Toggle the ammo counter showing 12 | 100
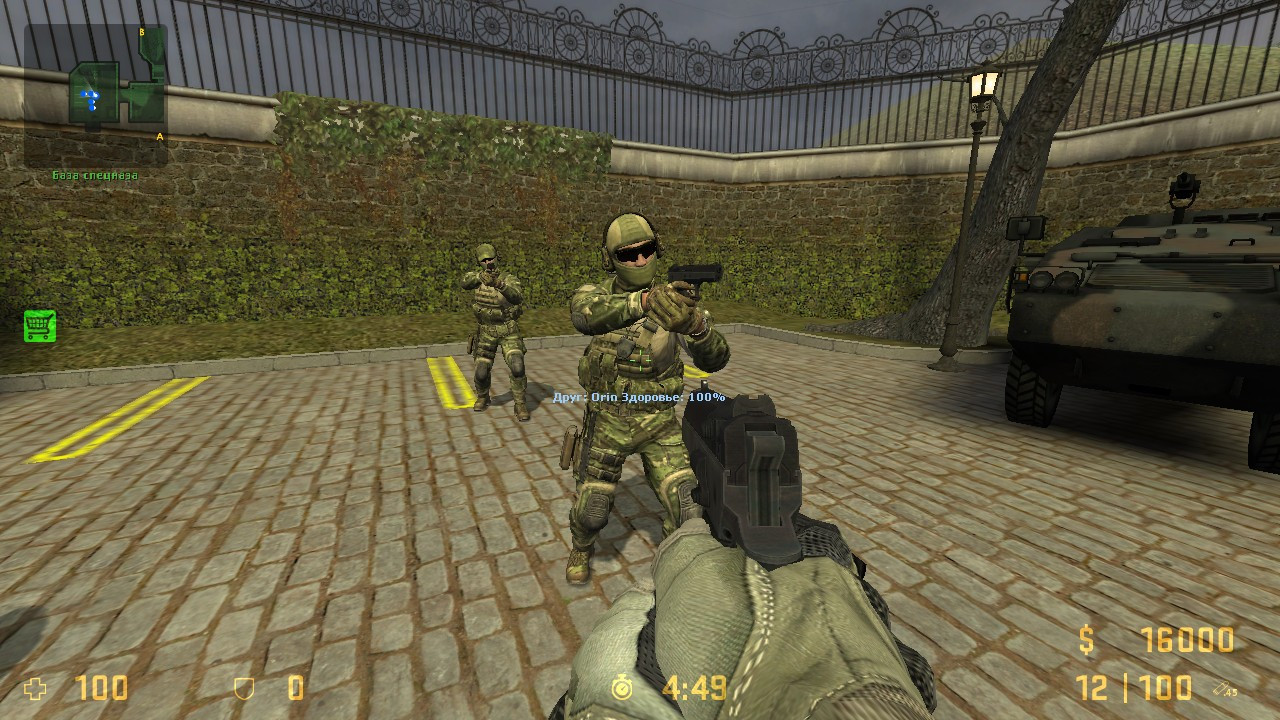The width and height of the screenshot is (1280, 720). [1135, 689]
